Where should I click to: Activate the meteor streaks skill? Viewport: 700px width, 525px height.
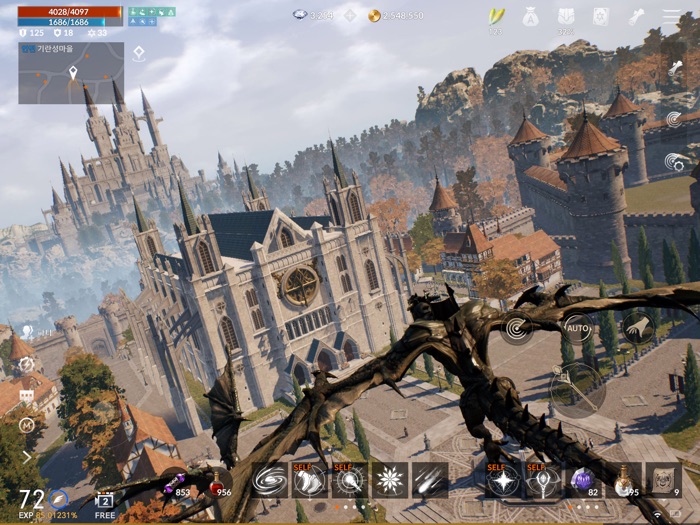[x=430, y=480]
